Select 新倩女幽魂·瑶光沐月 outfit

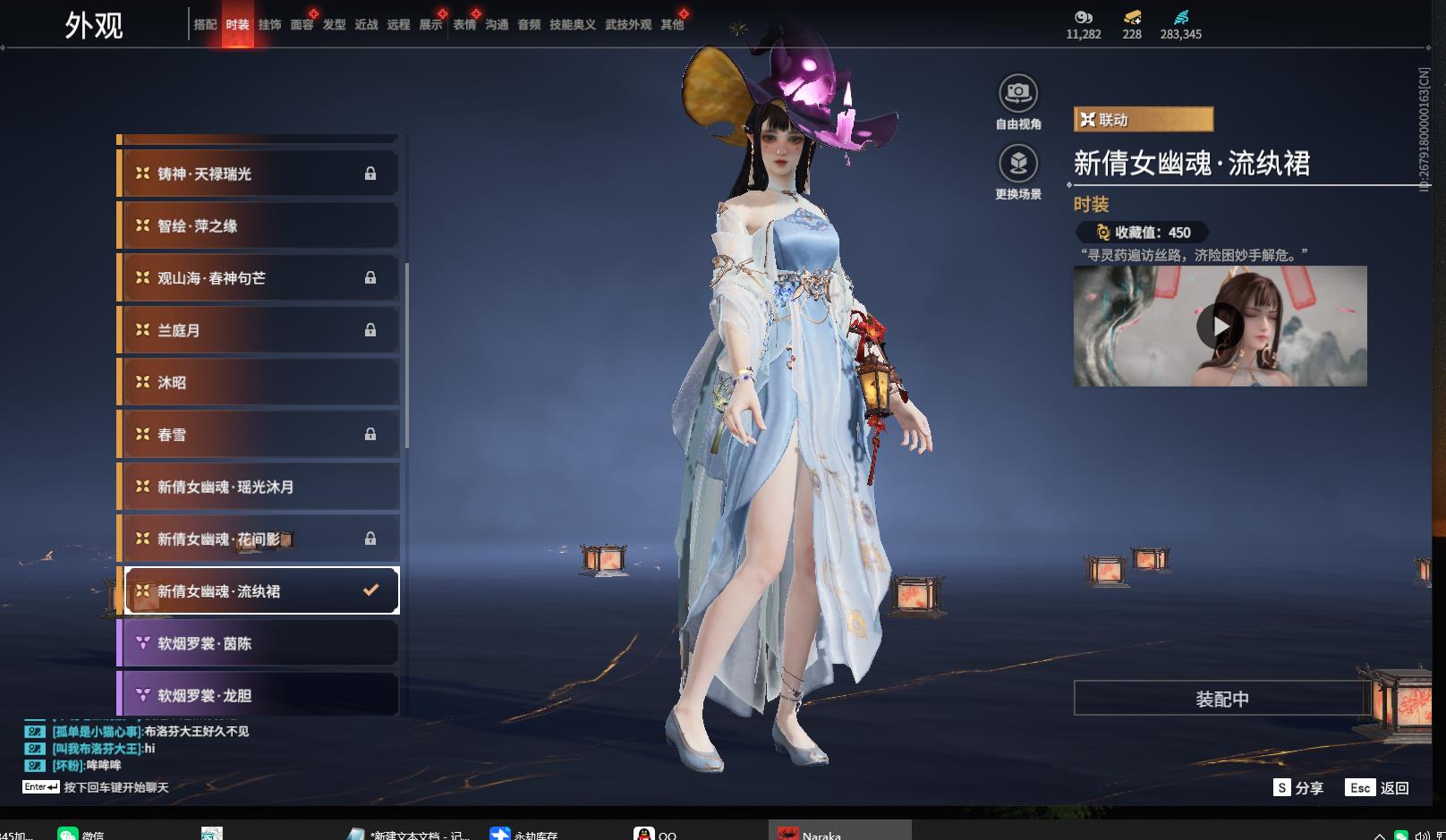click(259, 487)
